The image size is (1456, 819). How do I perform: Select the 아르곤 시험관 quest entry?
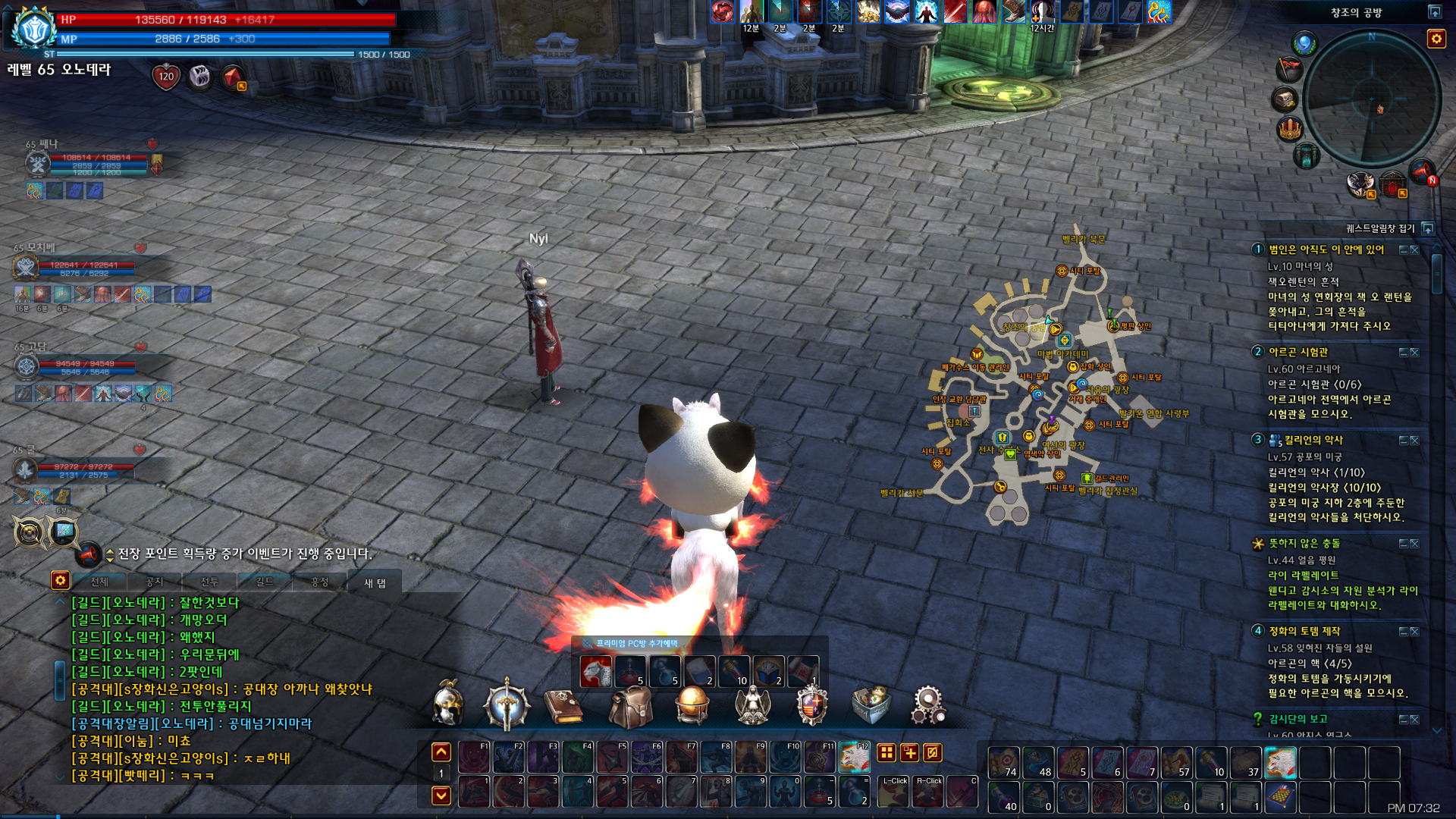(x=1298, y=352)
